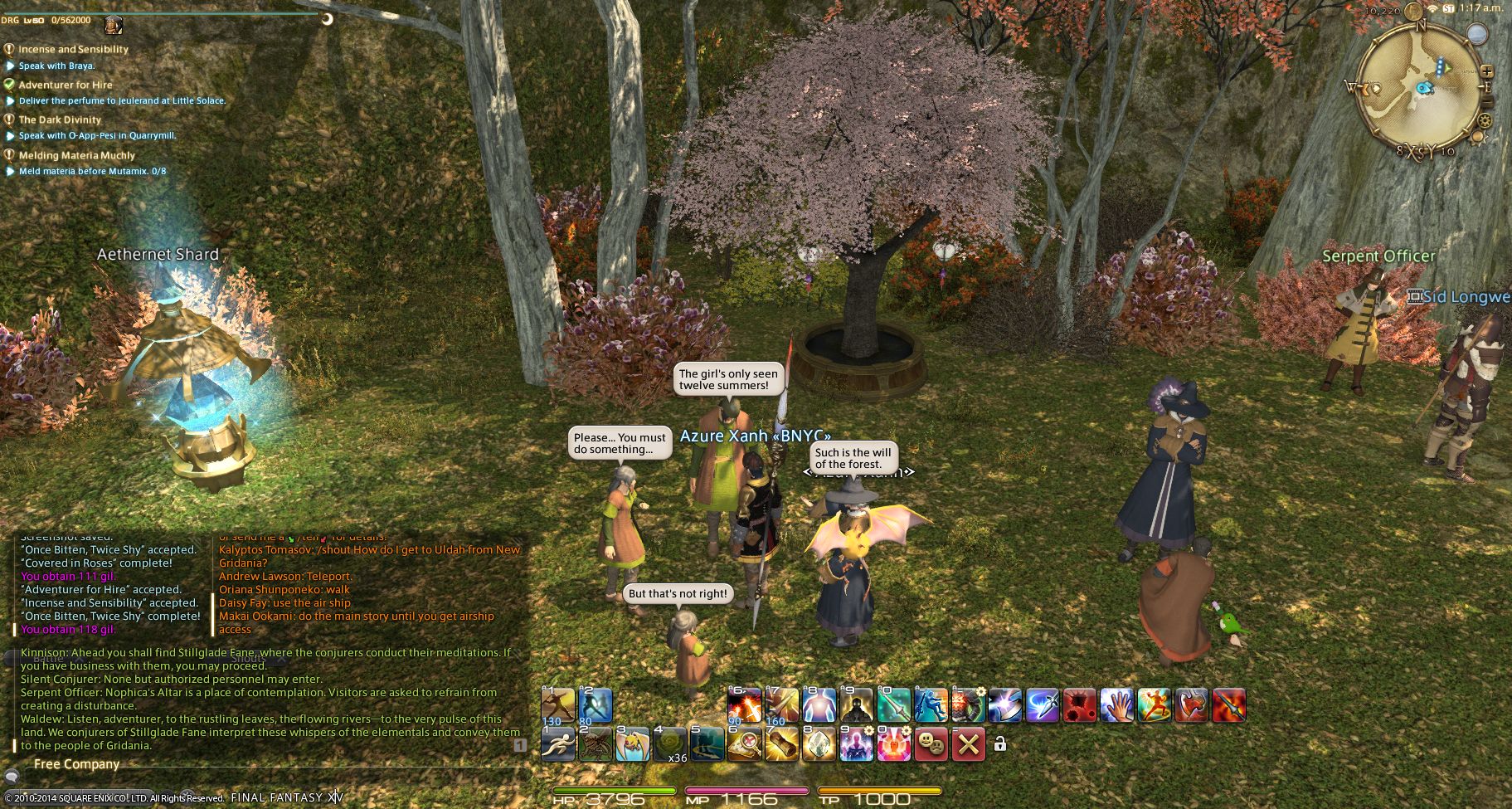
Task: Click the red X hotbar button
Action: point(968,745)
